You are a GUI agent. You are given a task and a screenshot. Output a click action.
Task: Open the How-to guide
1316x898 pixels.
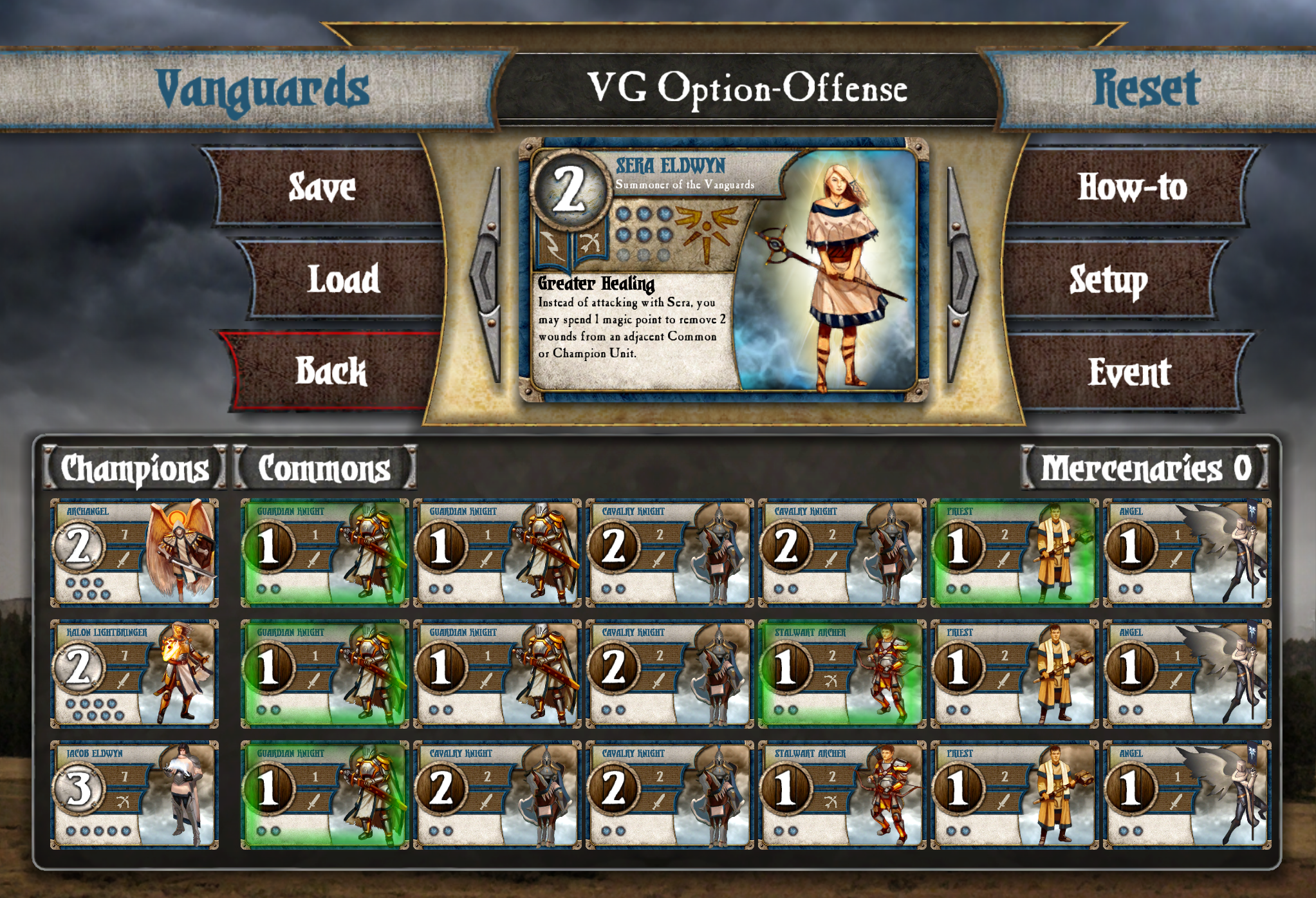[x=1131, y=187]
